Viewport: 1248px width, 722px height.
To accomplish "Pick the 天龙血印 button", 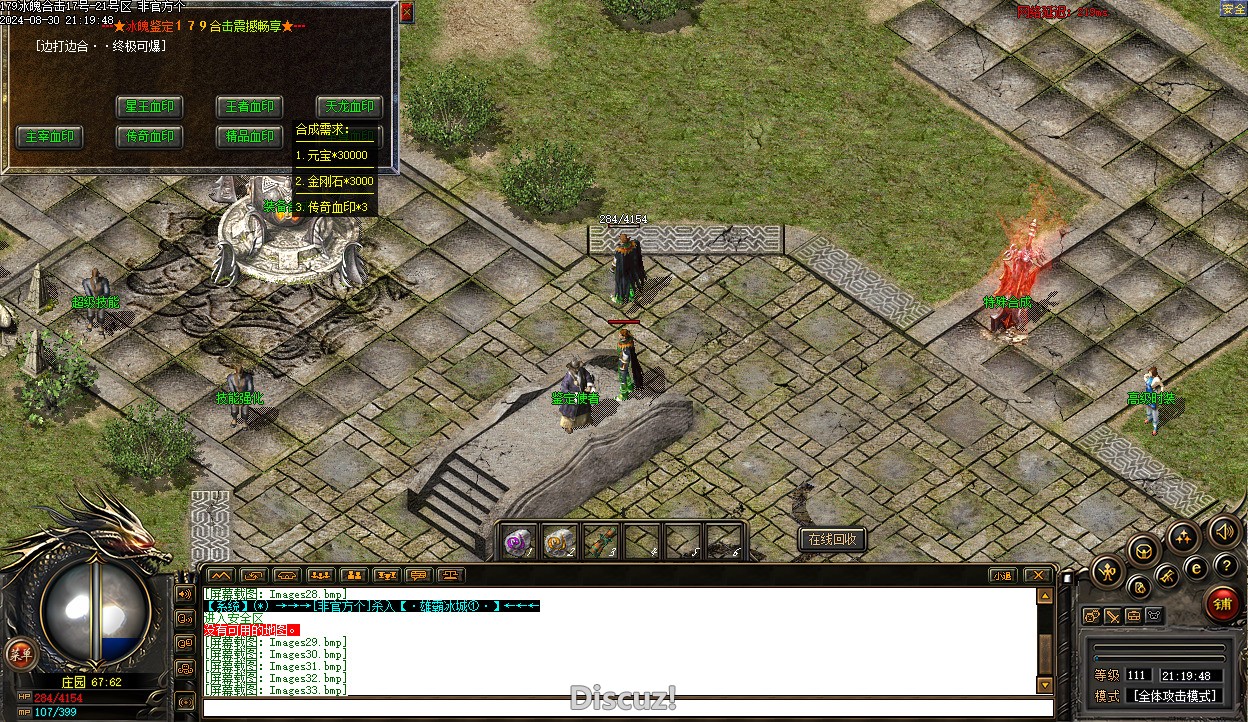I will point(349,107).
